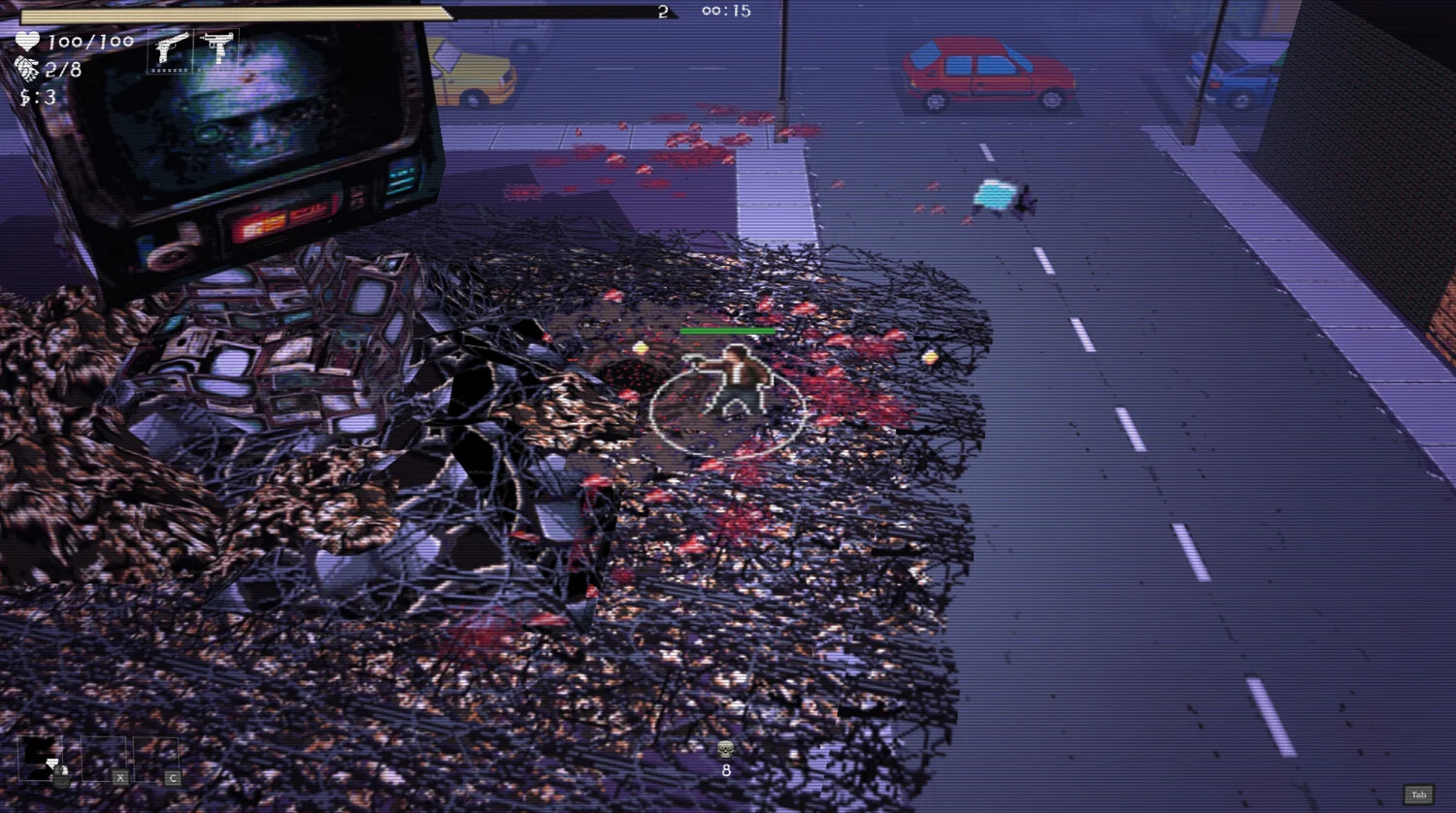1456x813 pixels.
Task: Click the level indicator showing 2
Action: pyautogui.click(x=662, y=13)
